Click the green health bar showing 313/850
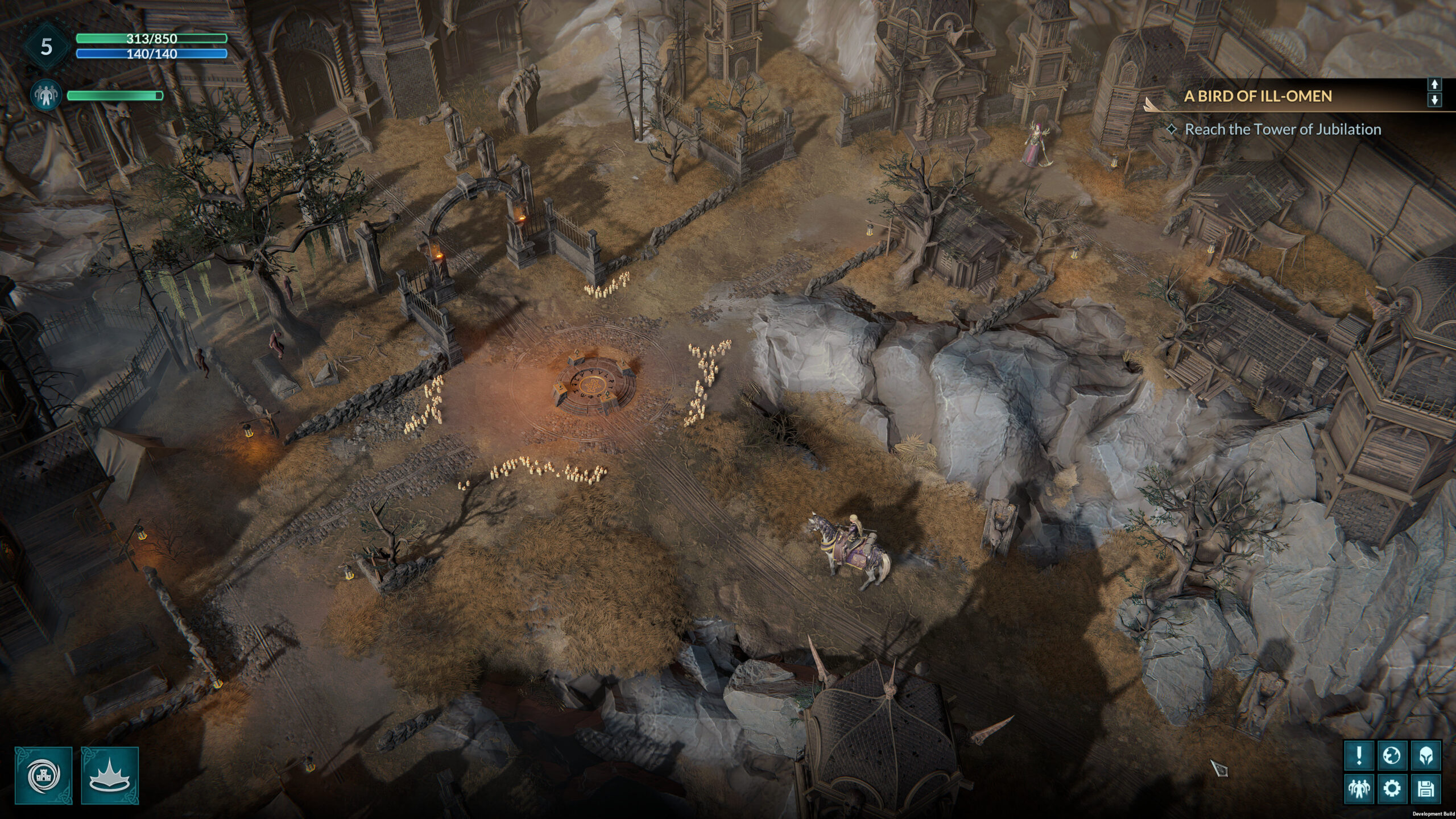 (x=152, y=39)
